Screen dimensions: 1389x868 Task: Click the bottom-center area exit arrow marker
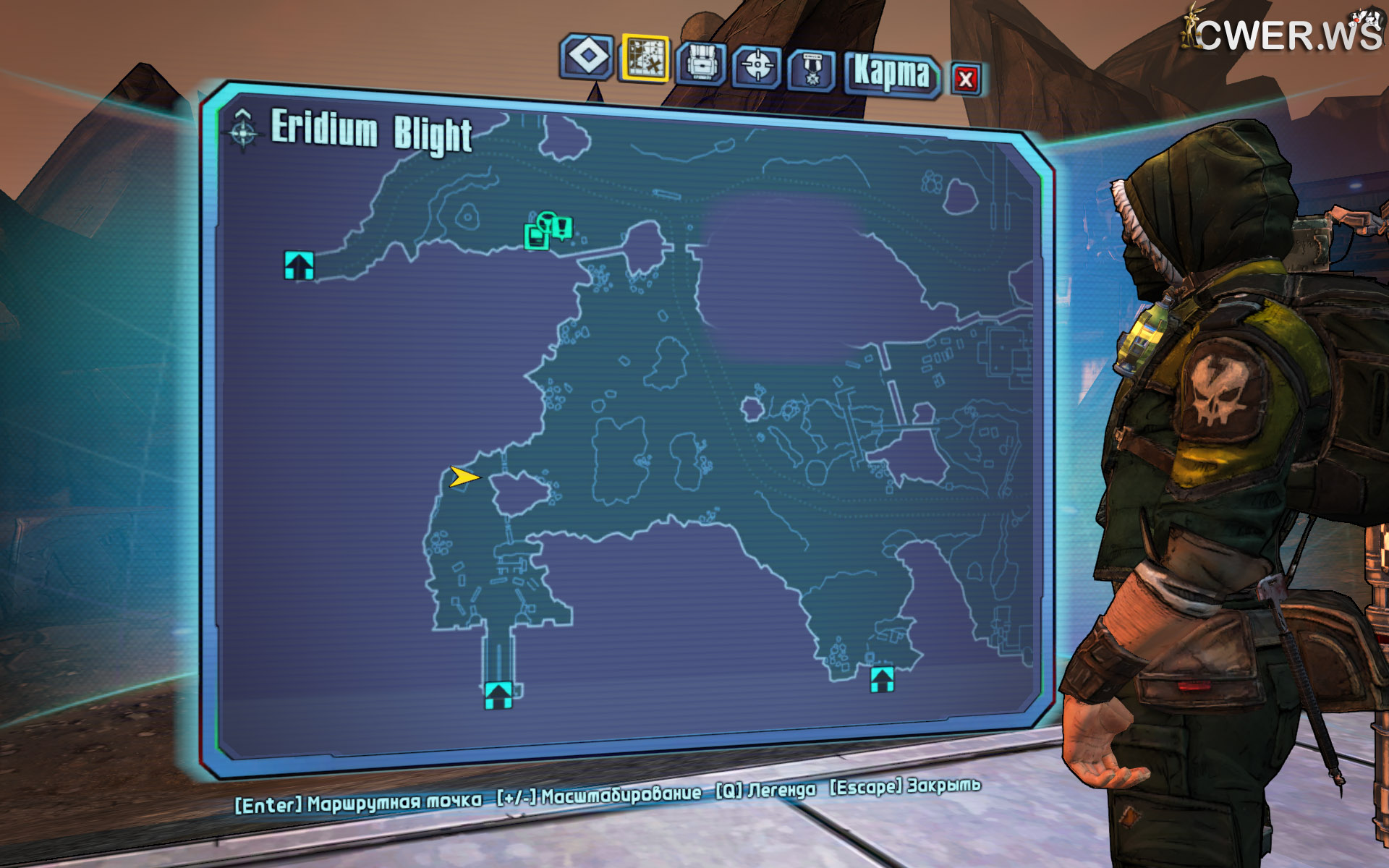click(x=498, y=694)
